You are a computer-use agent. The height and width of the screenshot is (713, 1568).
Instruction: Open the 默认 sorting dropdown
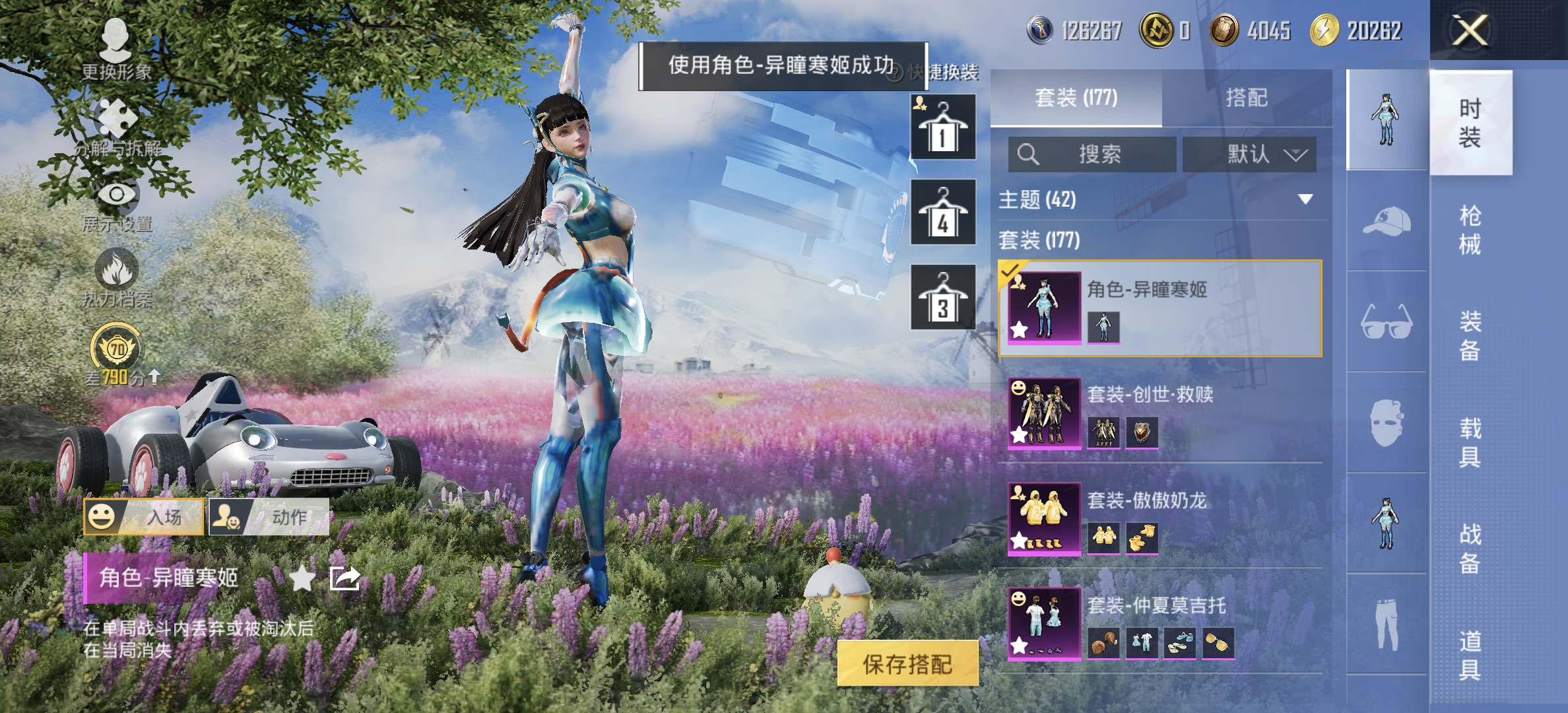pos(1249,154)
